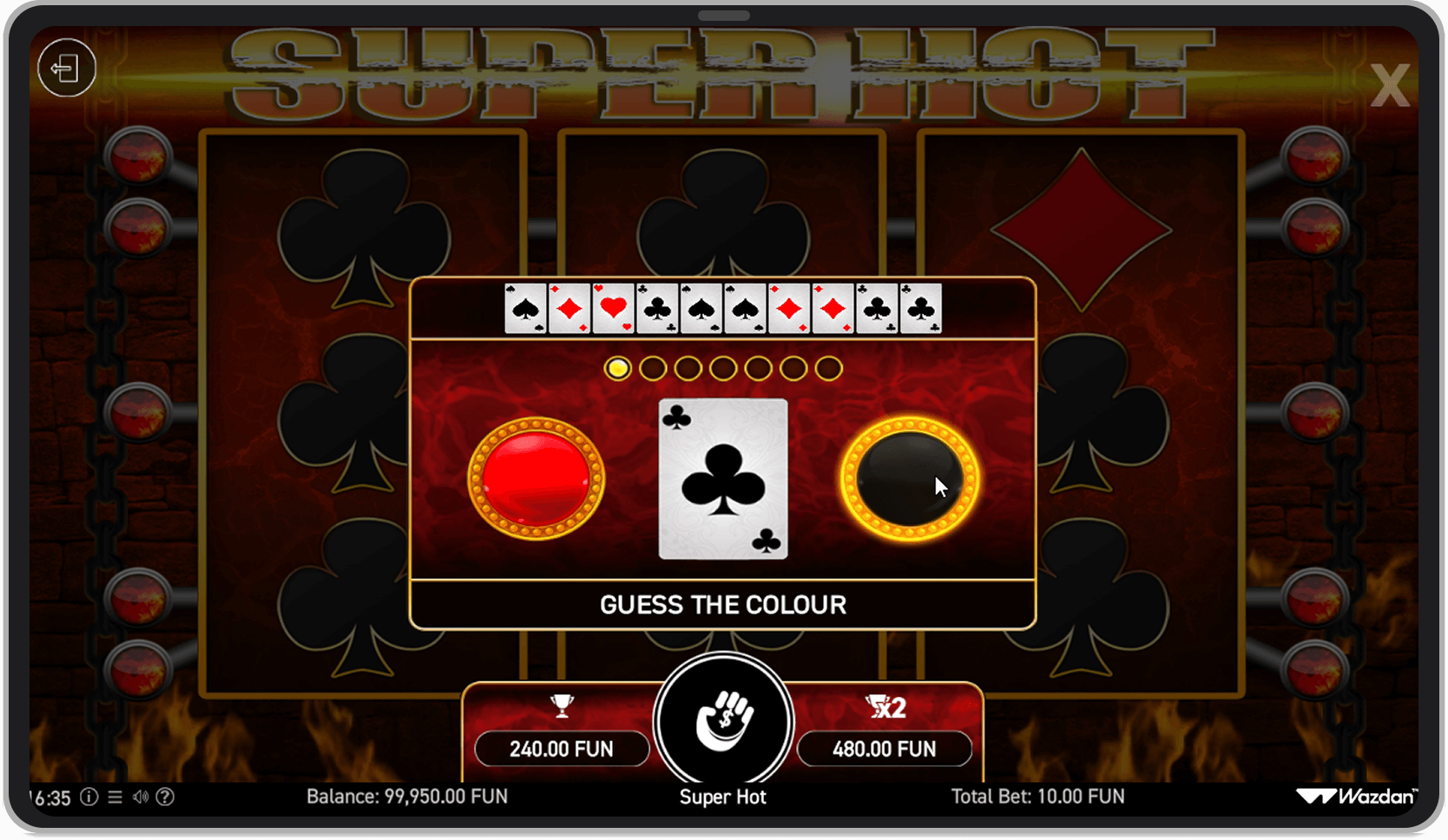1448x840 pixels.
Task: Gamble for 480.00 FUN
Action: pyautogui.click(x=885, y=749)
